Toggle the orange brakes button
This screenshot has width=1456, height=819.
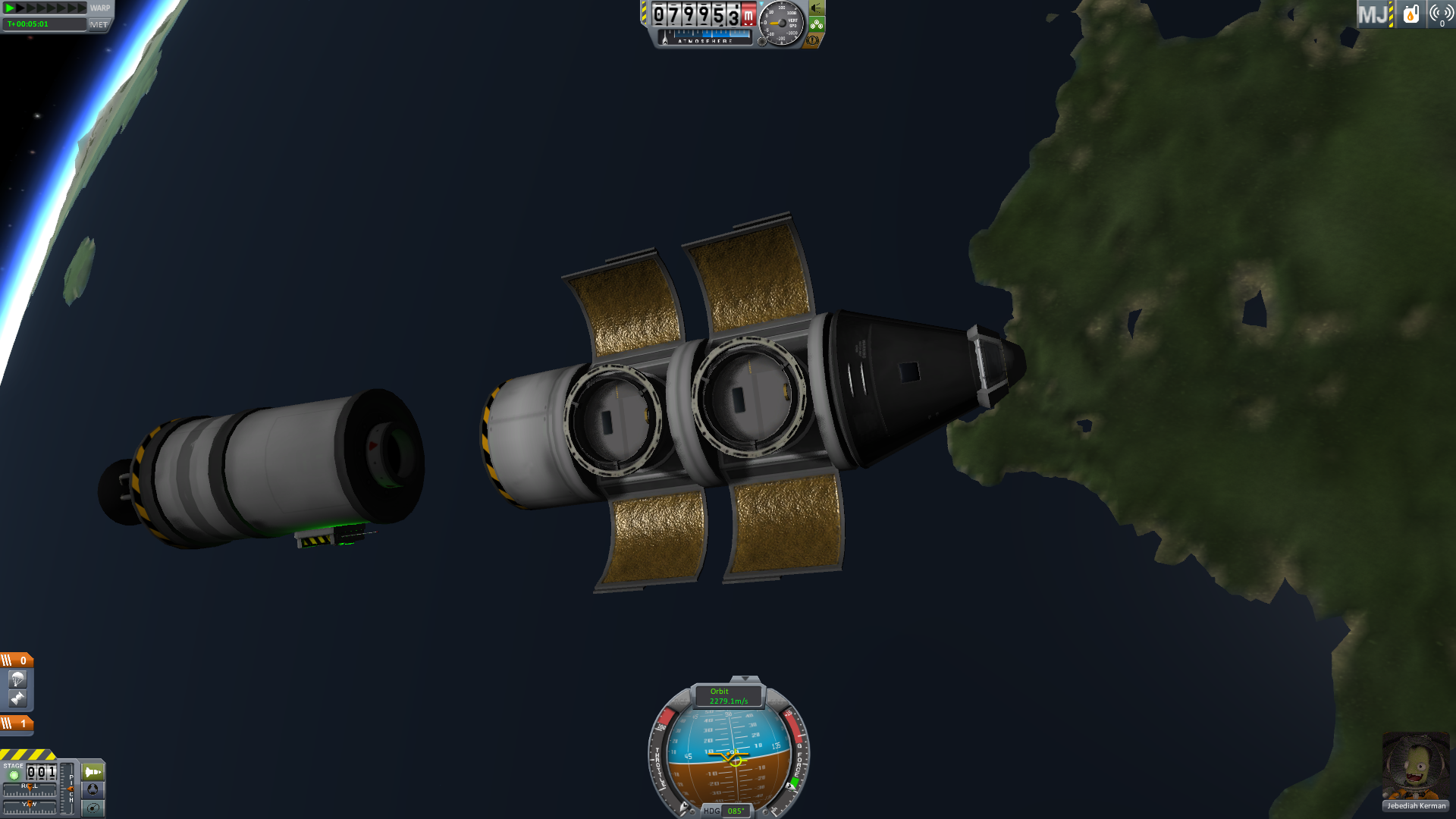pos(813,40)
